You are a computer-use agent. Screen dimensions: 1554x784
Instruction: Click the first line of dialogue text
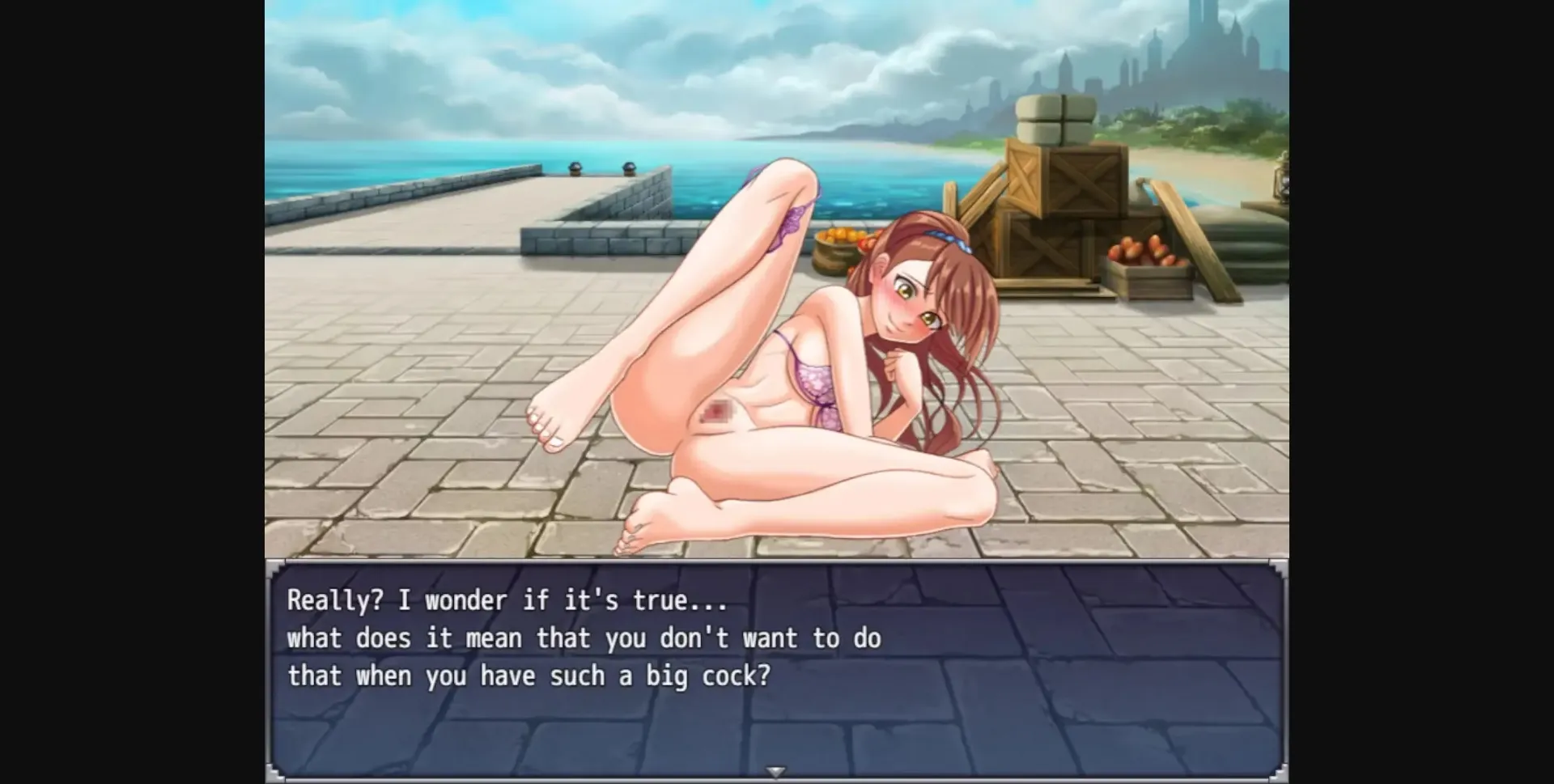(x=502, y=600)
